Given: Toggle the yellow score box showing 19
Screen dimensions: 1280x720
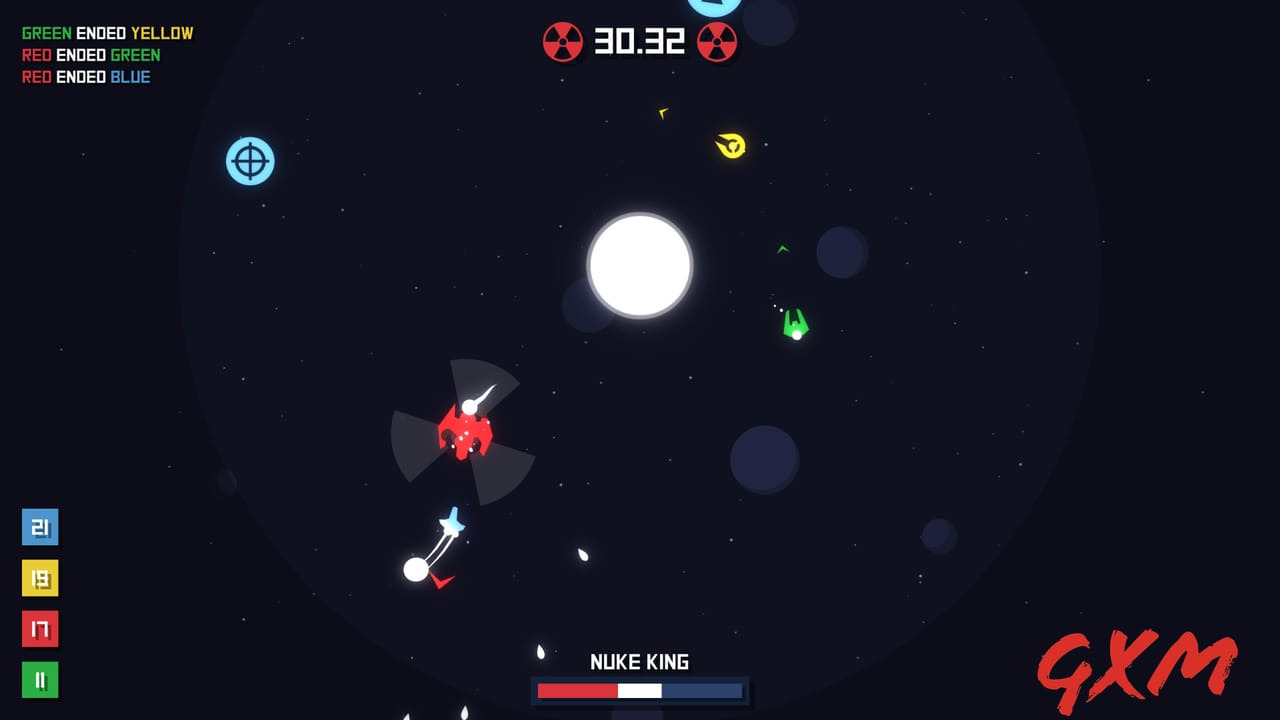Looking at the screenshot, I should pyautogui.click(x=40, y=578).
